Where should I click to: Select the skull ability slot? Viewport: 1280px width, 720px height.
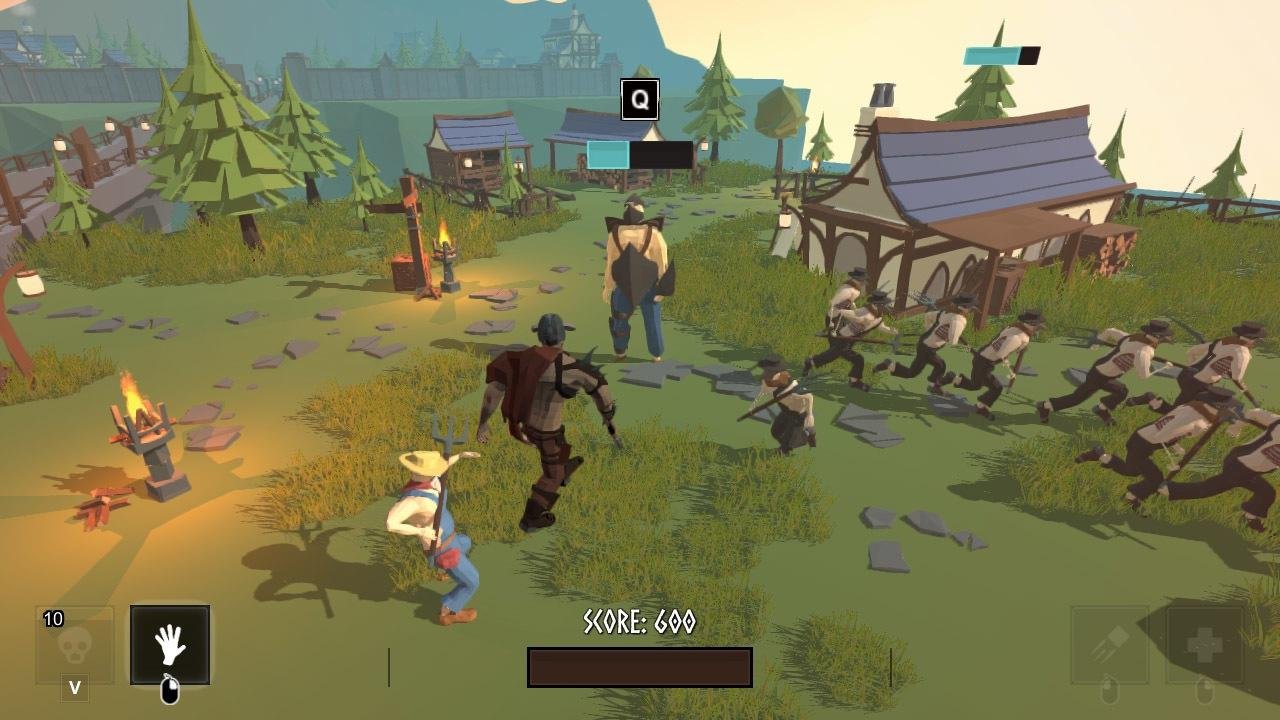point(75,645)
